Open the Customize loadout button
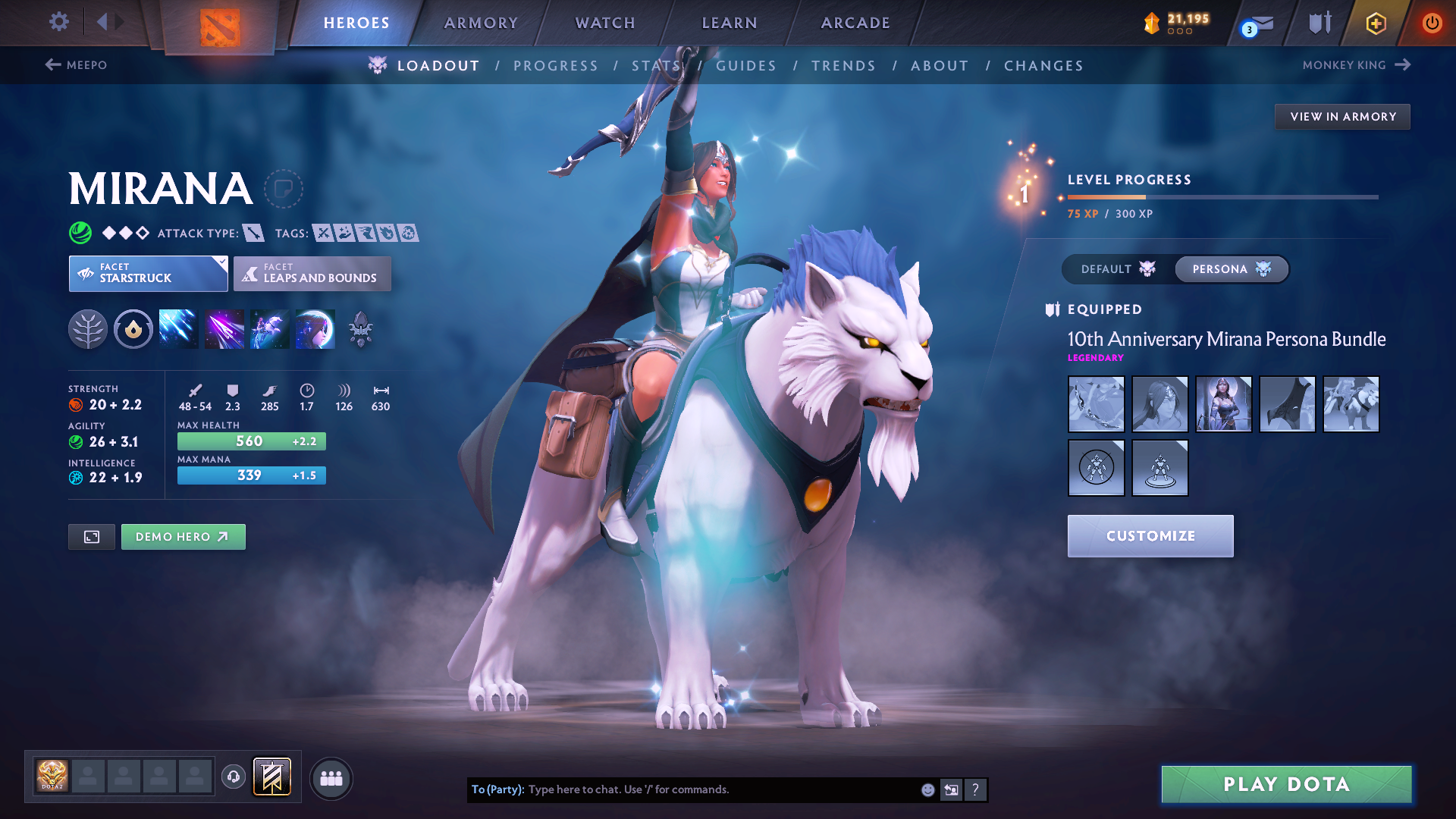The height and width of the screenshot is (819, 1456). [1150, 536]
